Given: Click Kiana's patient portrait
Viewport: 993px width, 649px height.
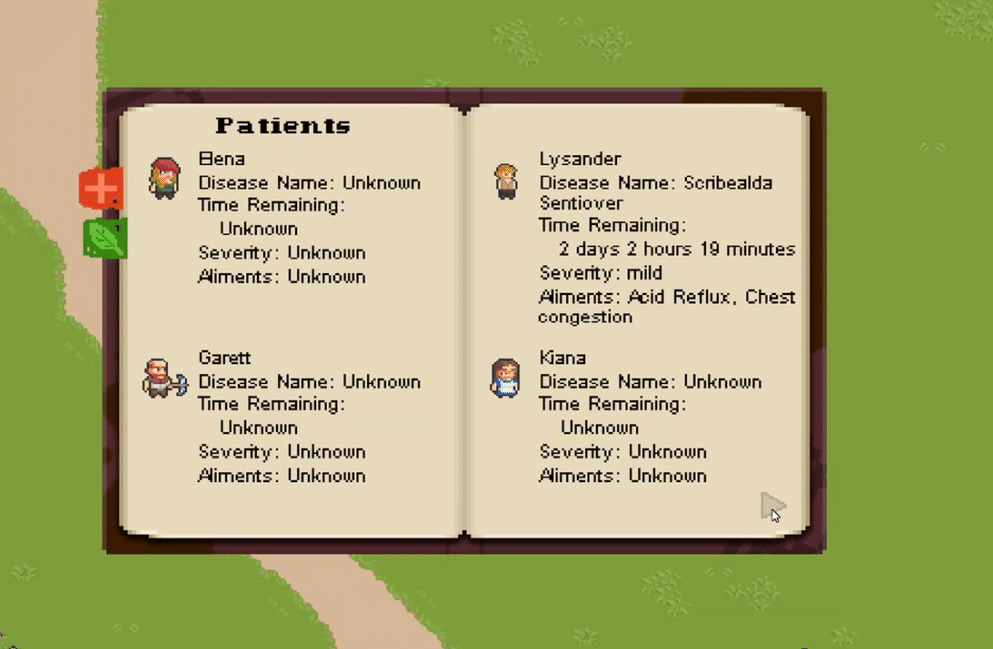Looking at the screenshot, I should tap(506, 378).
